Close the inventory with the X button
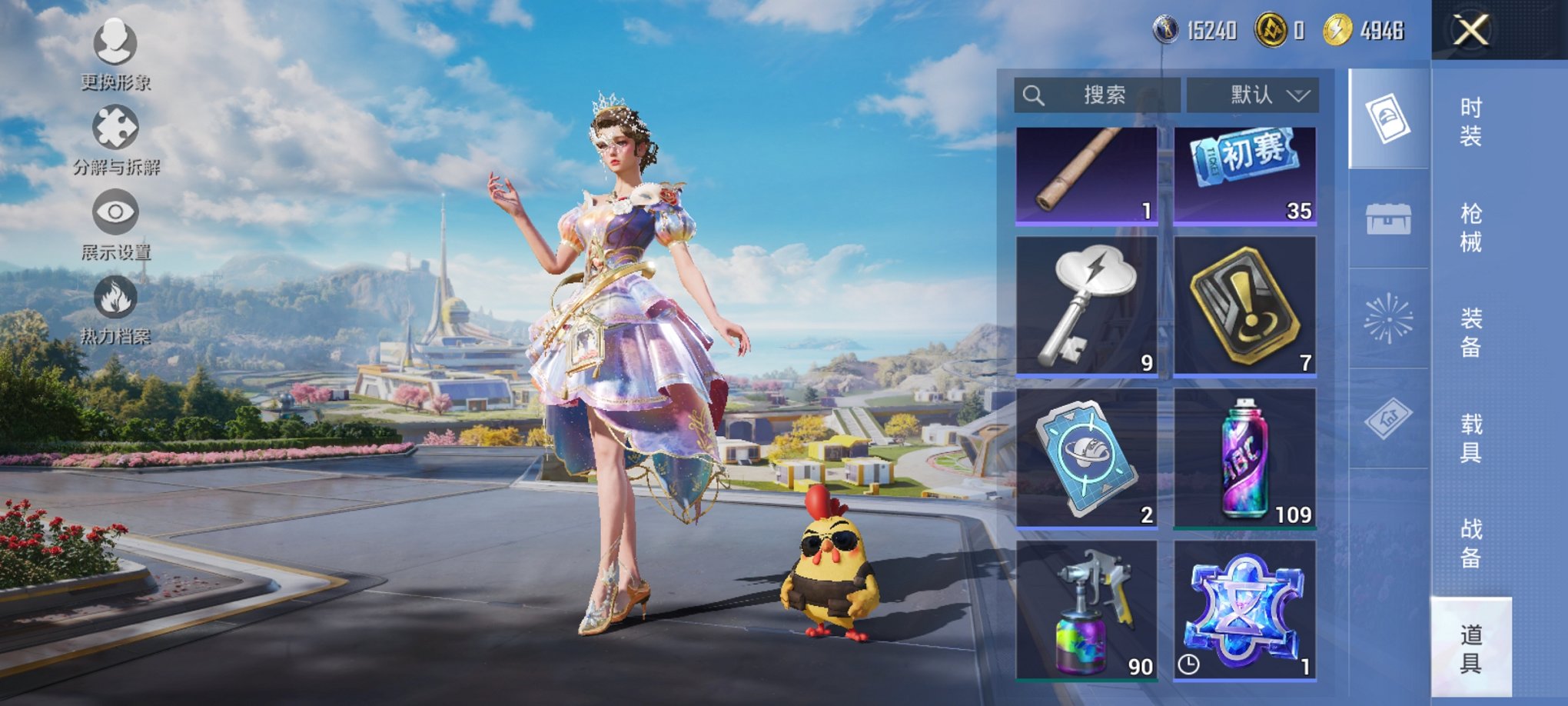The image size is (1568, 706). 1470,31
